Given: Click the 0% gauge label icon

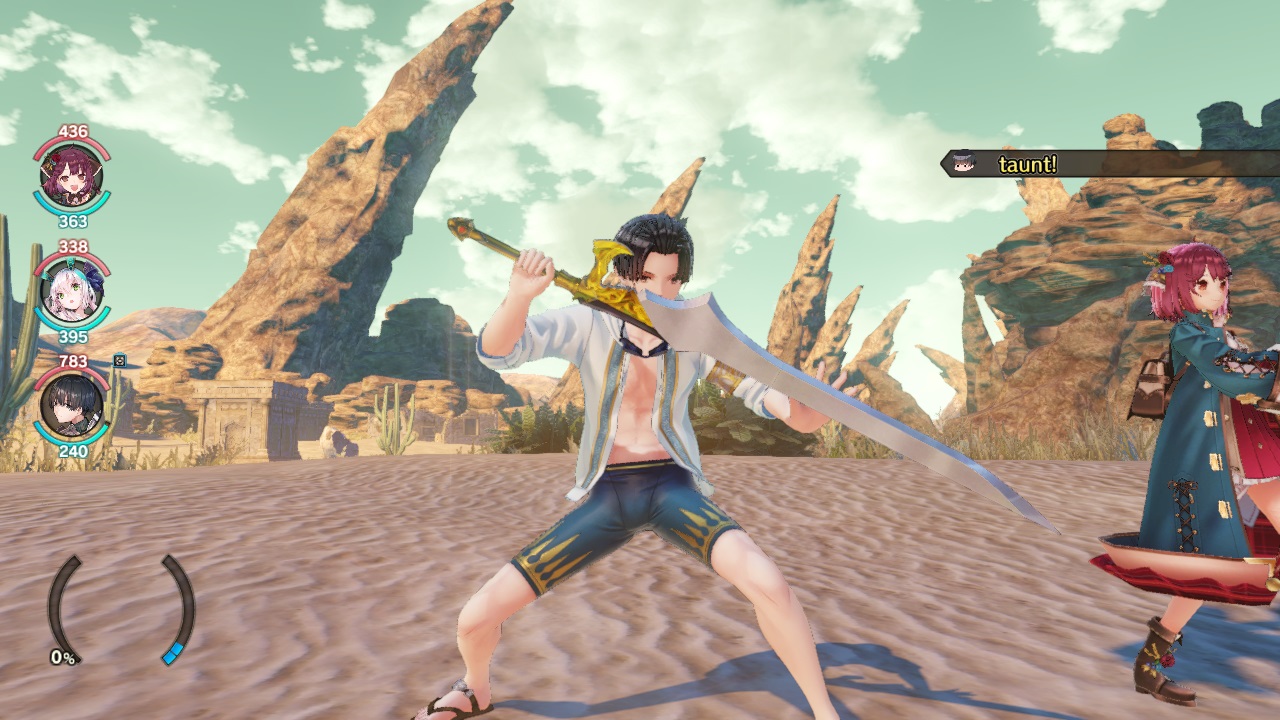Looking at the screenshot, I should point(60,659).
